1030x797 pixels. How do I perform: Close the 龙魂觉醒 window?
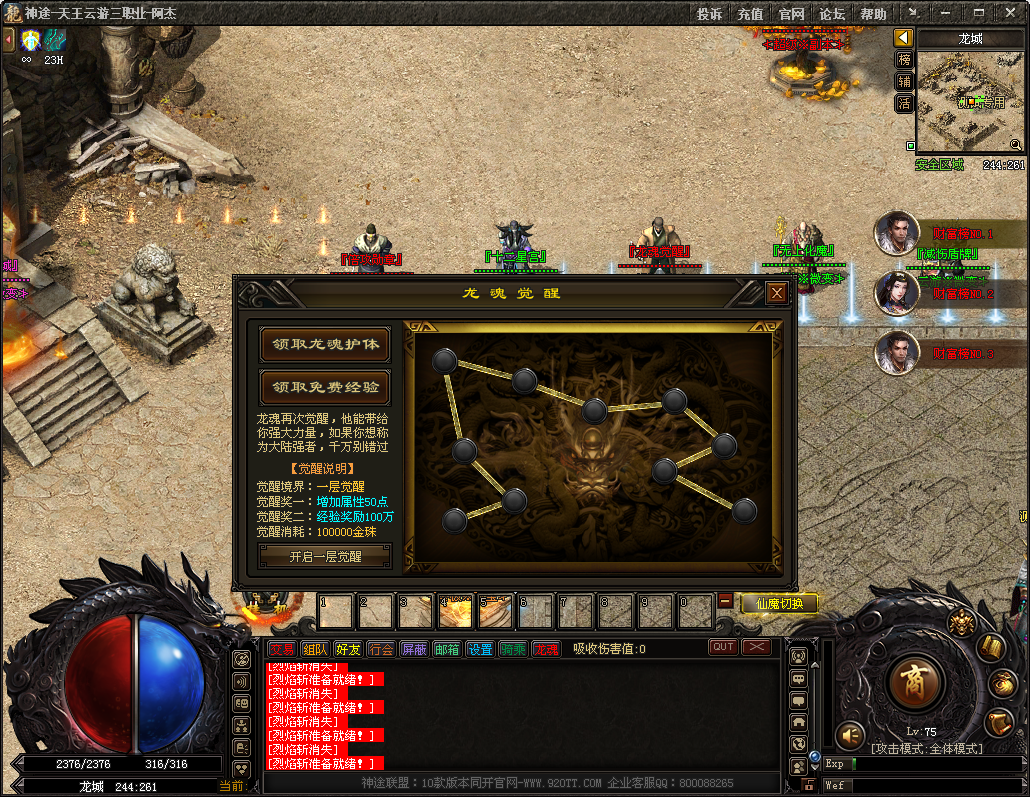(x=776, y=293)
